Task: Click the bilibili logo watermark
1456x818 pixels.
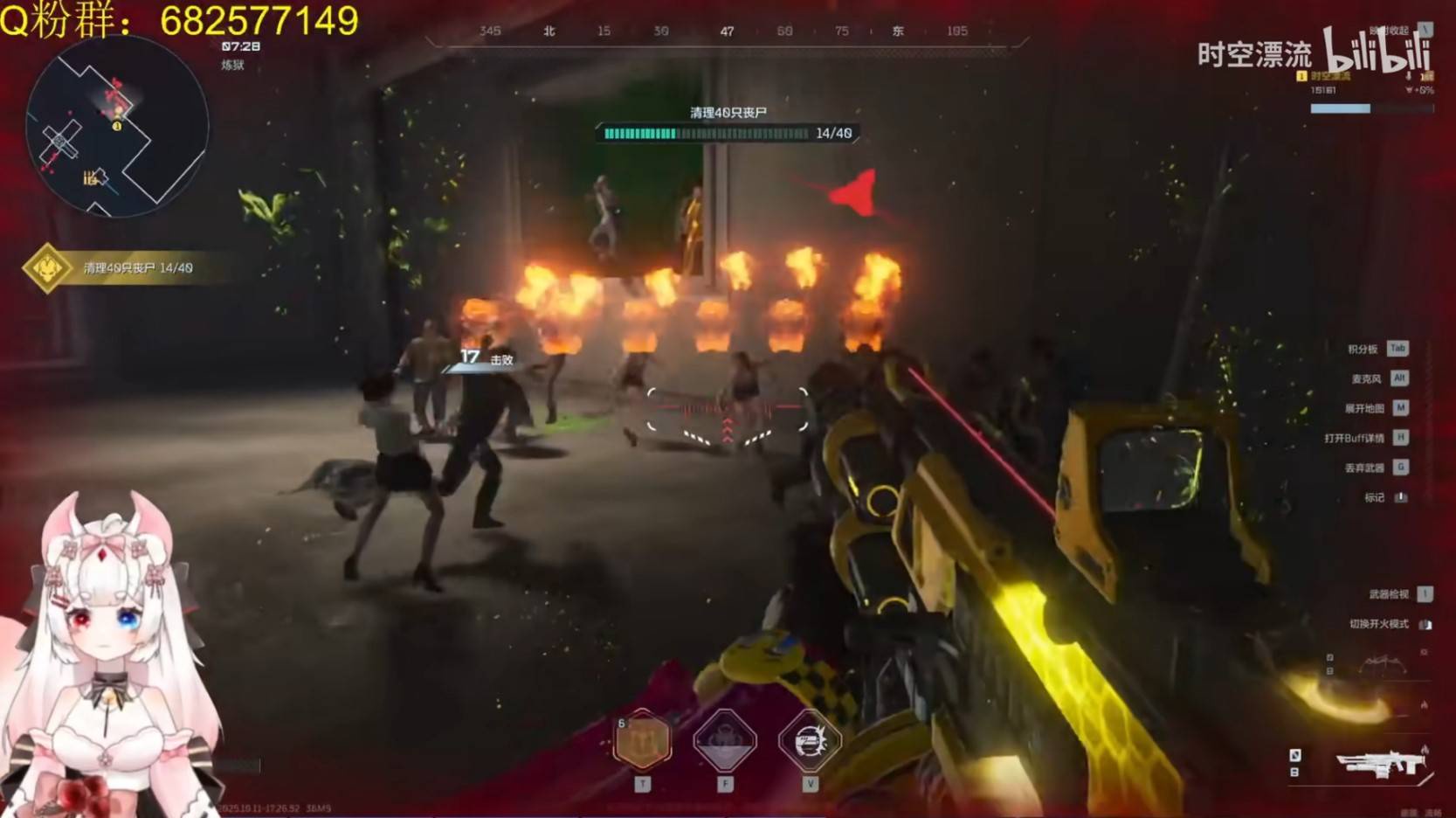Action: (1377, 51)
